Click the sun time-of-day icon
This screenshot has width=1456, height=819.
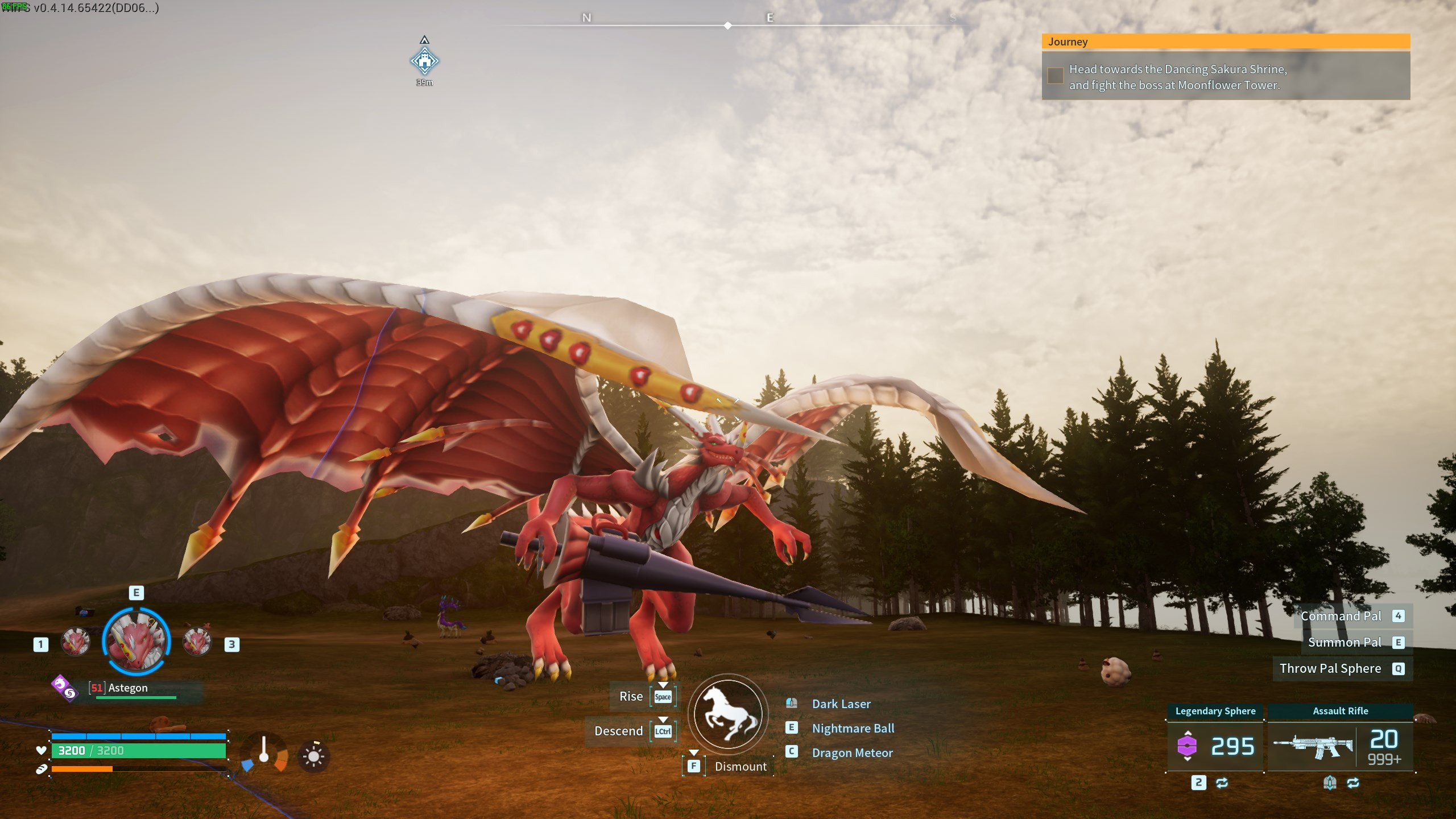click(313, 756)
